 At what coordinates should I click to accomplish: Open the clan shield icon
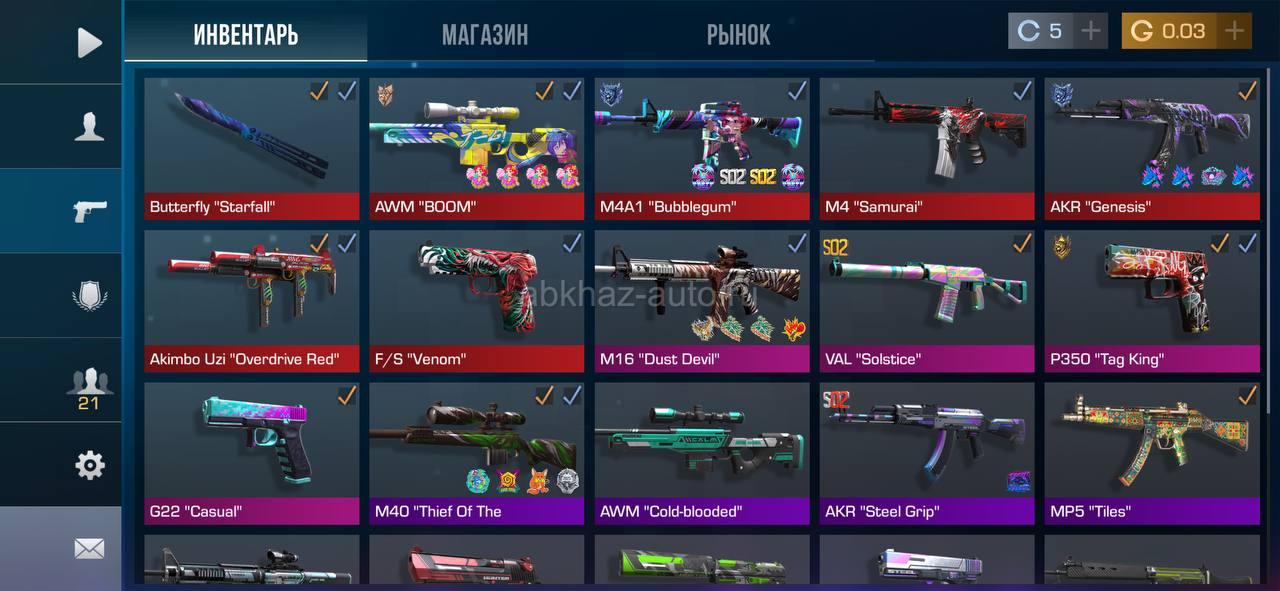89,296
